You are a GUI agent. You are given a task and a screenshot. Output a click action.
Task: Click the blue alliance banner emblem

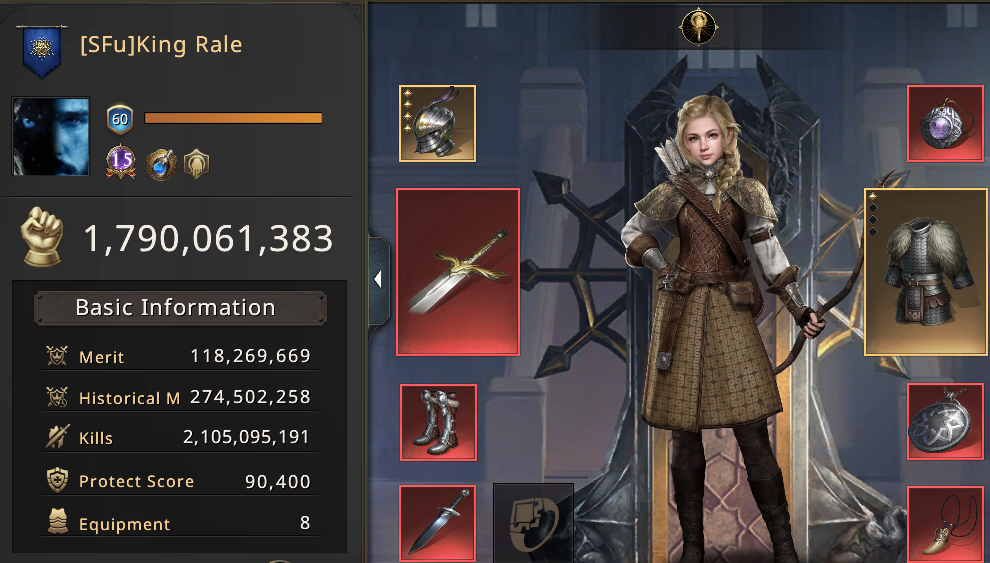pyautogui.click(x=42, y=51)
